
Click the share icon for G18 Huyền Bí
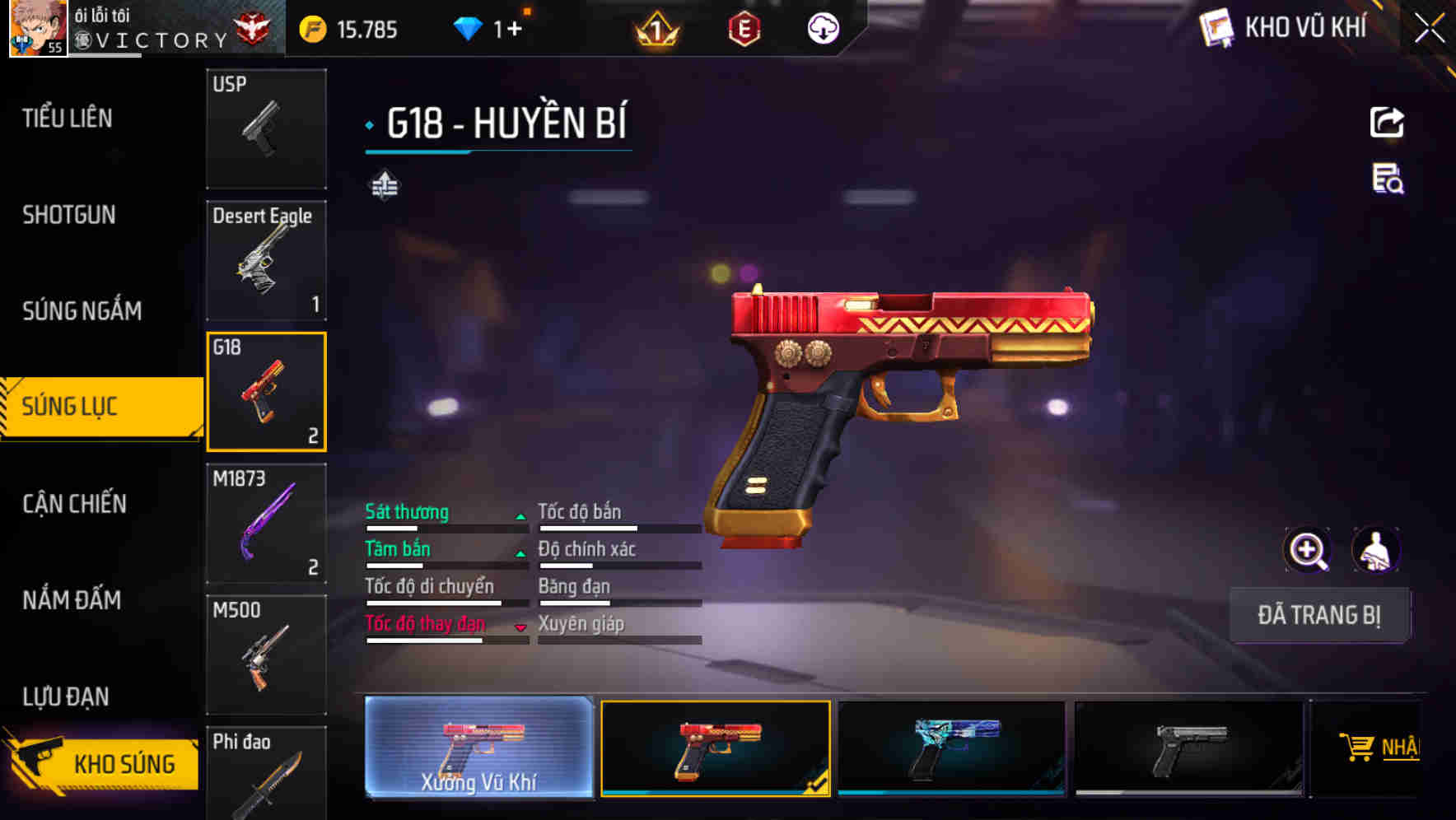[1388, 121]
